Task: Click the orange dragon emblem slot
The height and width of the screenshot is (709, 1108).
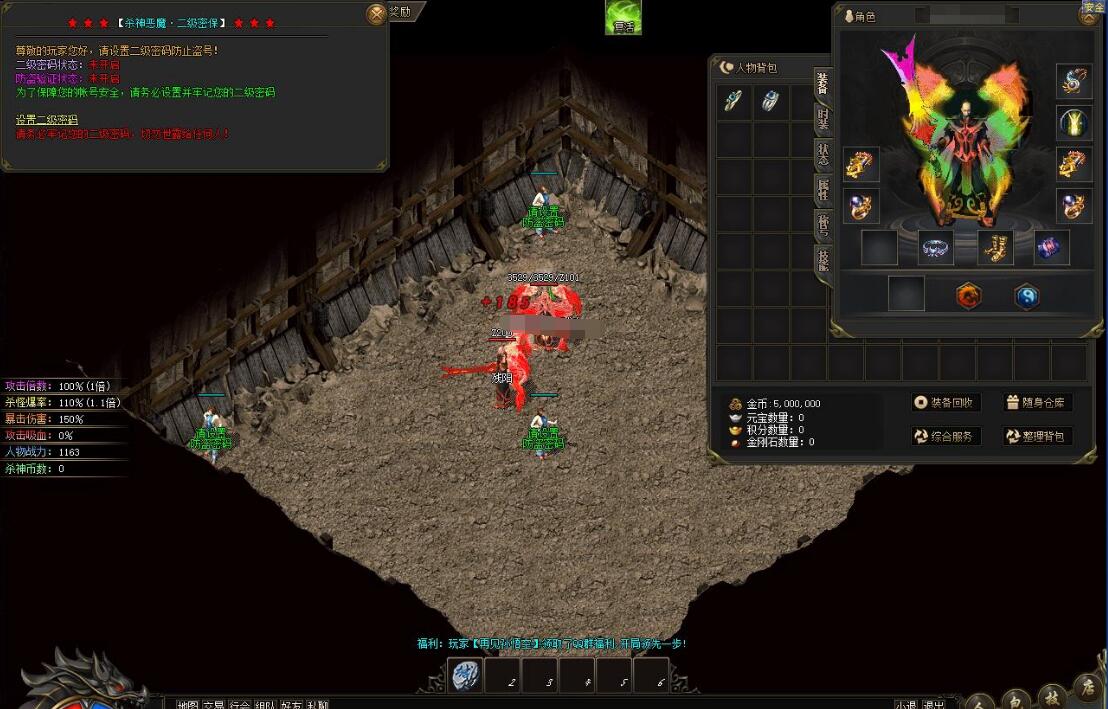Action: [x=968, y=296]
